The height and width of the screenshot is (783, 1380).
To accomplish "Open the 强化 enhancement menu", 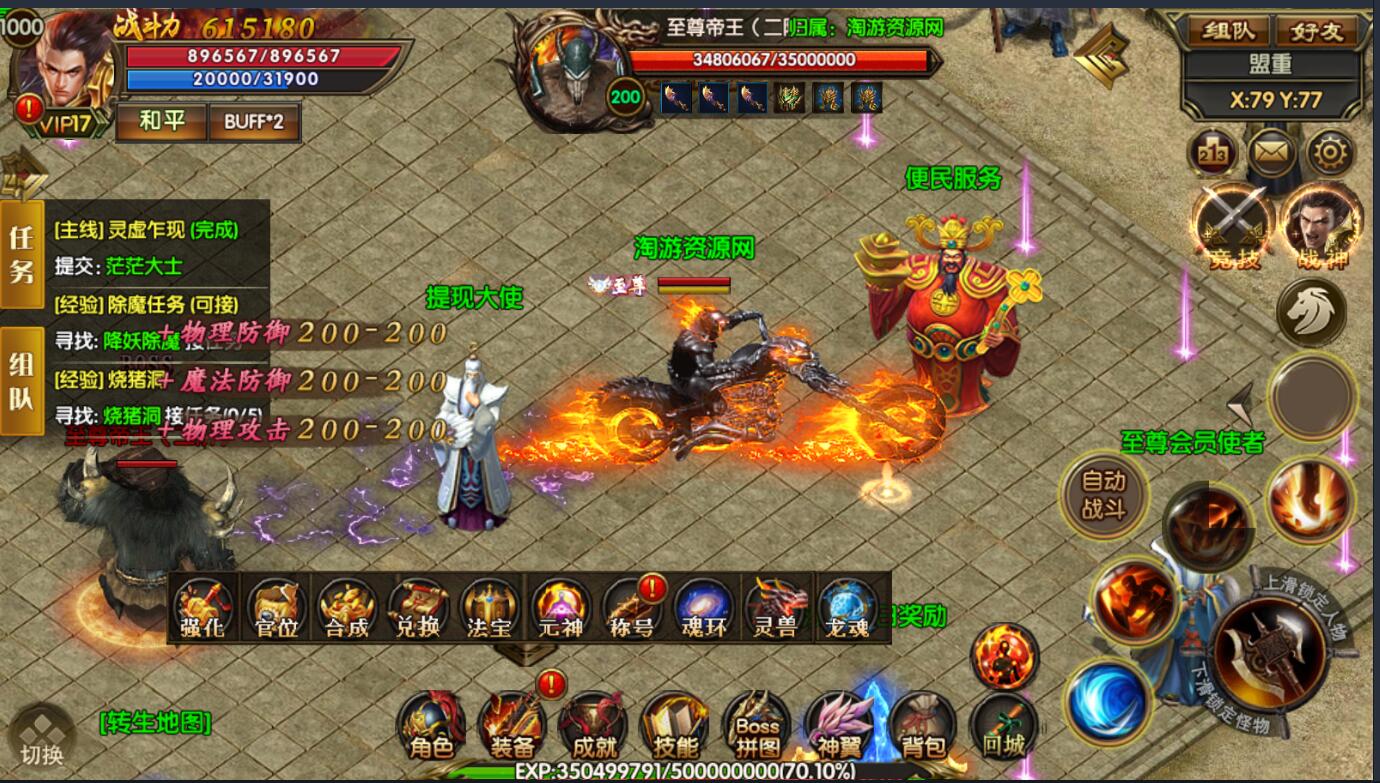I will [204, 608].
